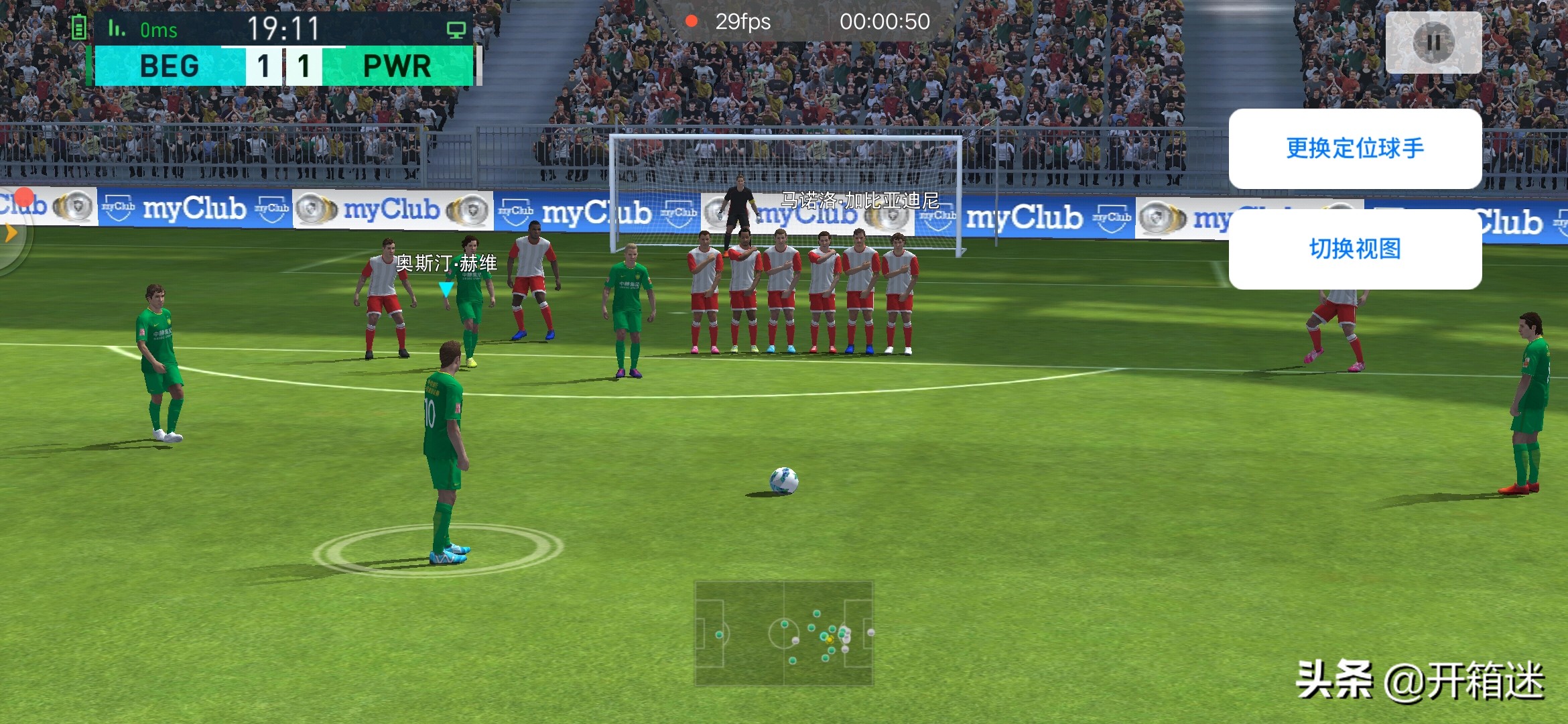
Task: Expand the orange arrow side tab
Action: (x=10, y=233)
